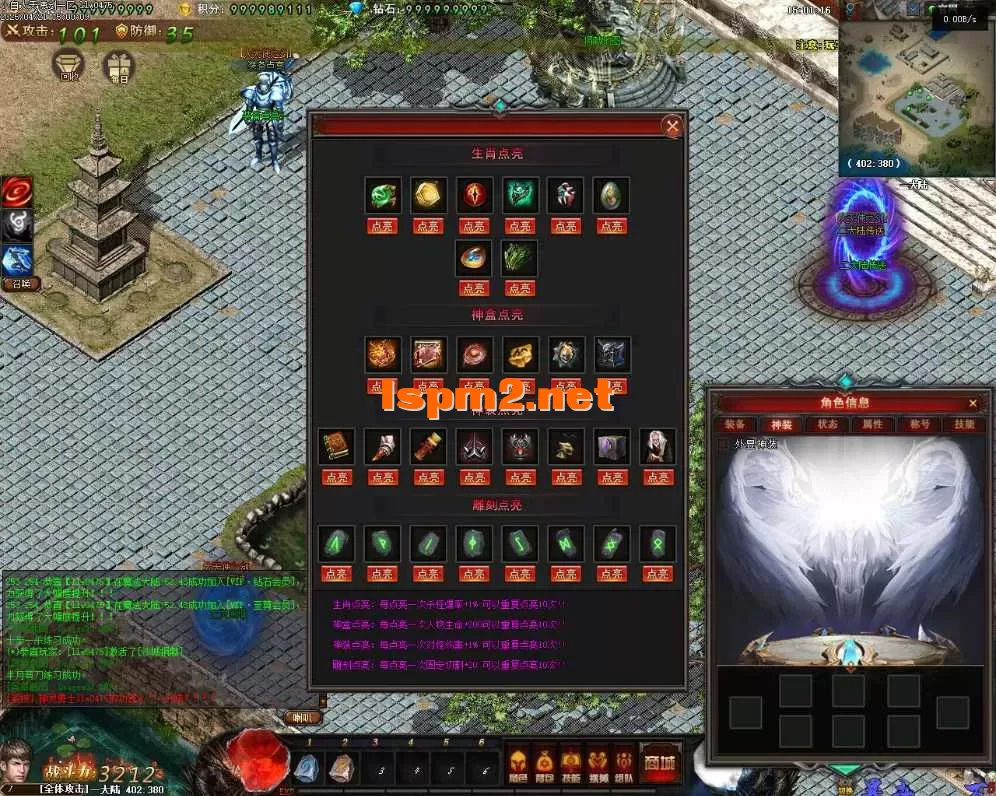Open the 状态 status tab

(x=827, y=424)
